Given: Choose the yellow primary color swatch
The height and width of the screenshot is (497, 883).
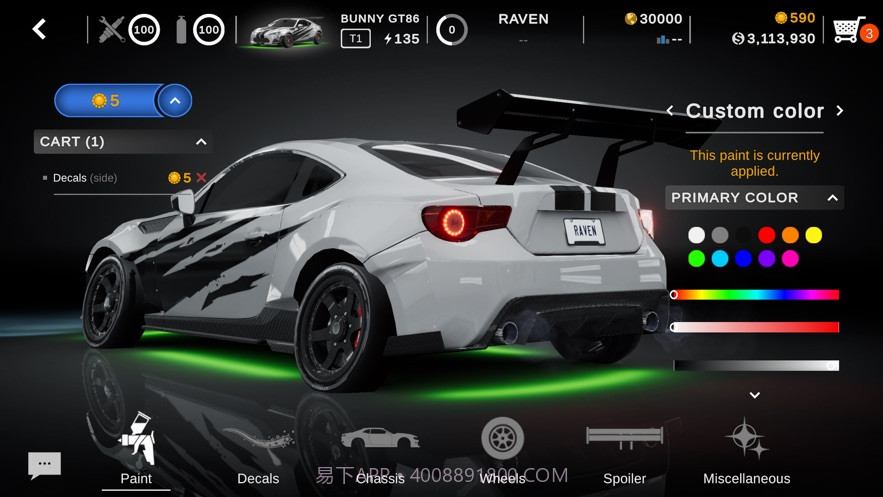Looking at the screenshot, I should pyautogui.click(x=814, y=235).
